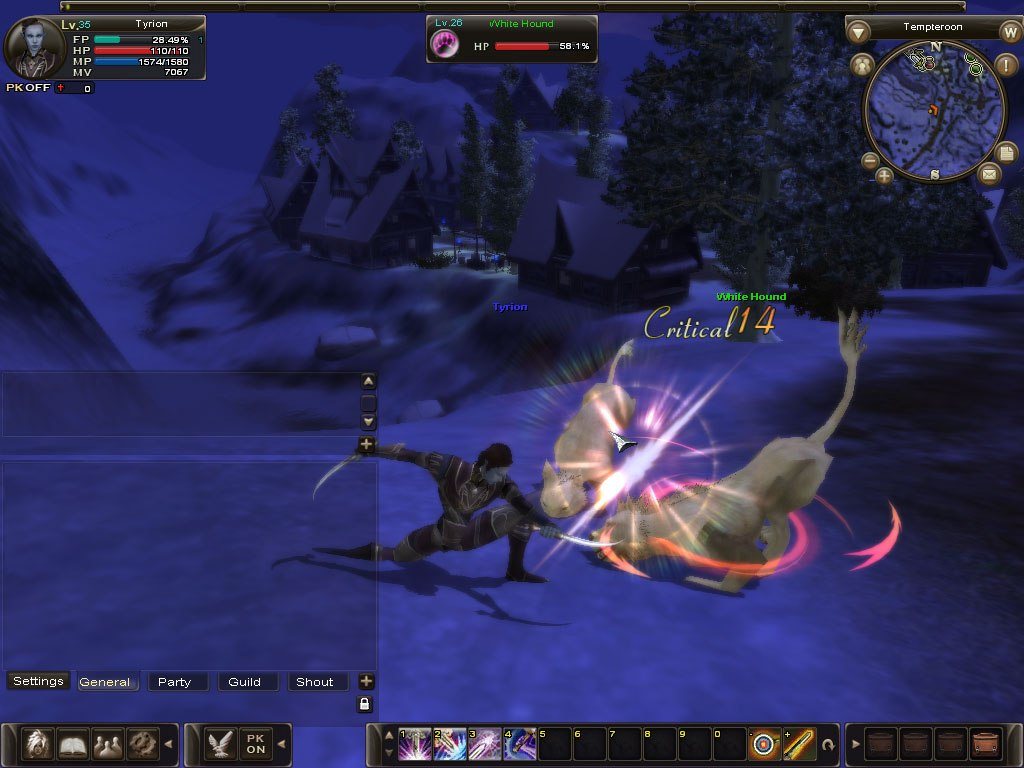The height and width of the screenshot is (768, 1024).
Task: Open the book icon menu
Action: pos(73,743)
